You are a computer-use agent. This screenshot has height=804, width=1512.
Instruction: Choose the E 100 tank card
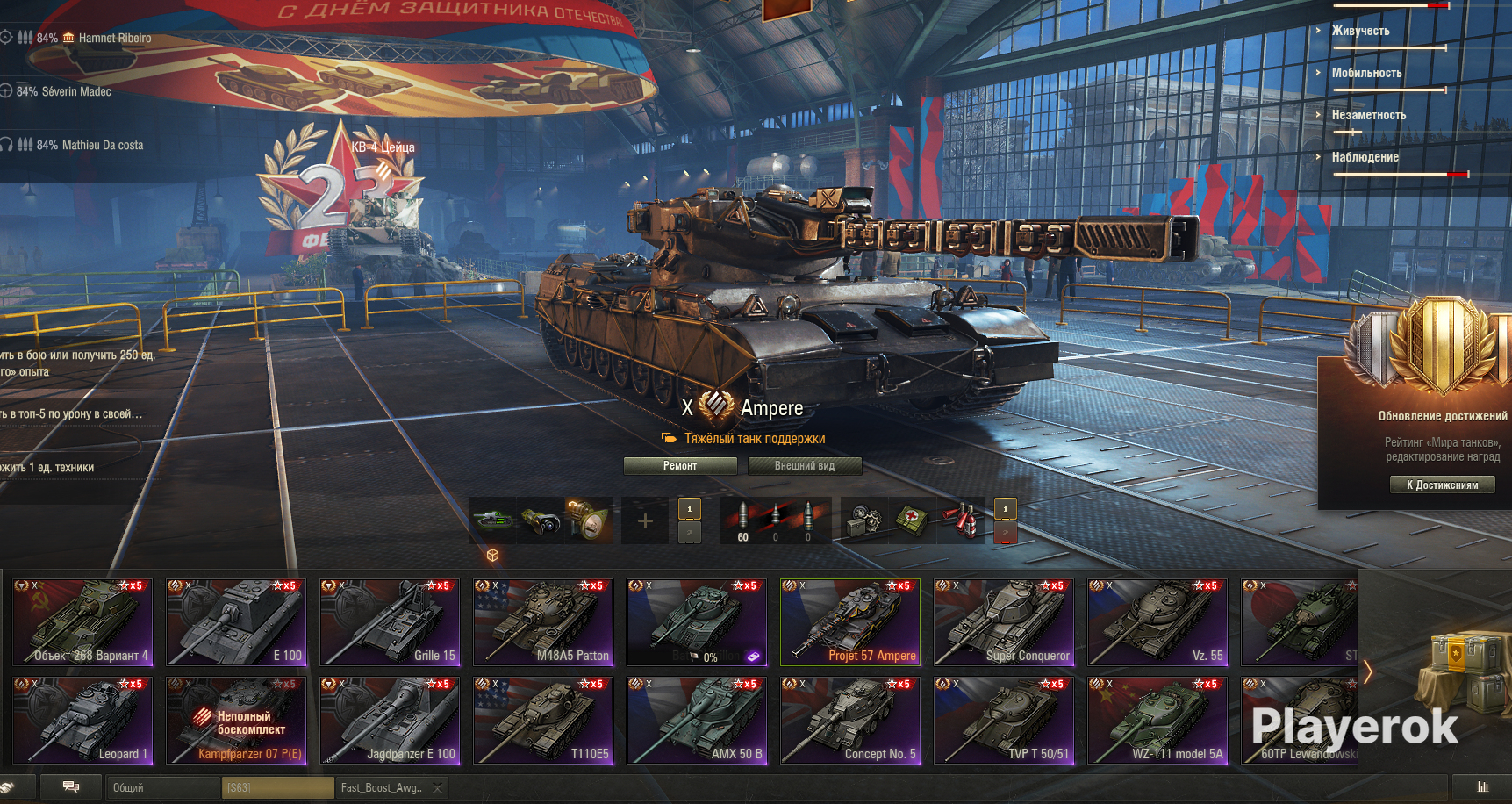(236, 622)
